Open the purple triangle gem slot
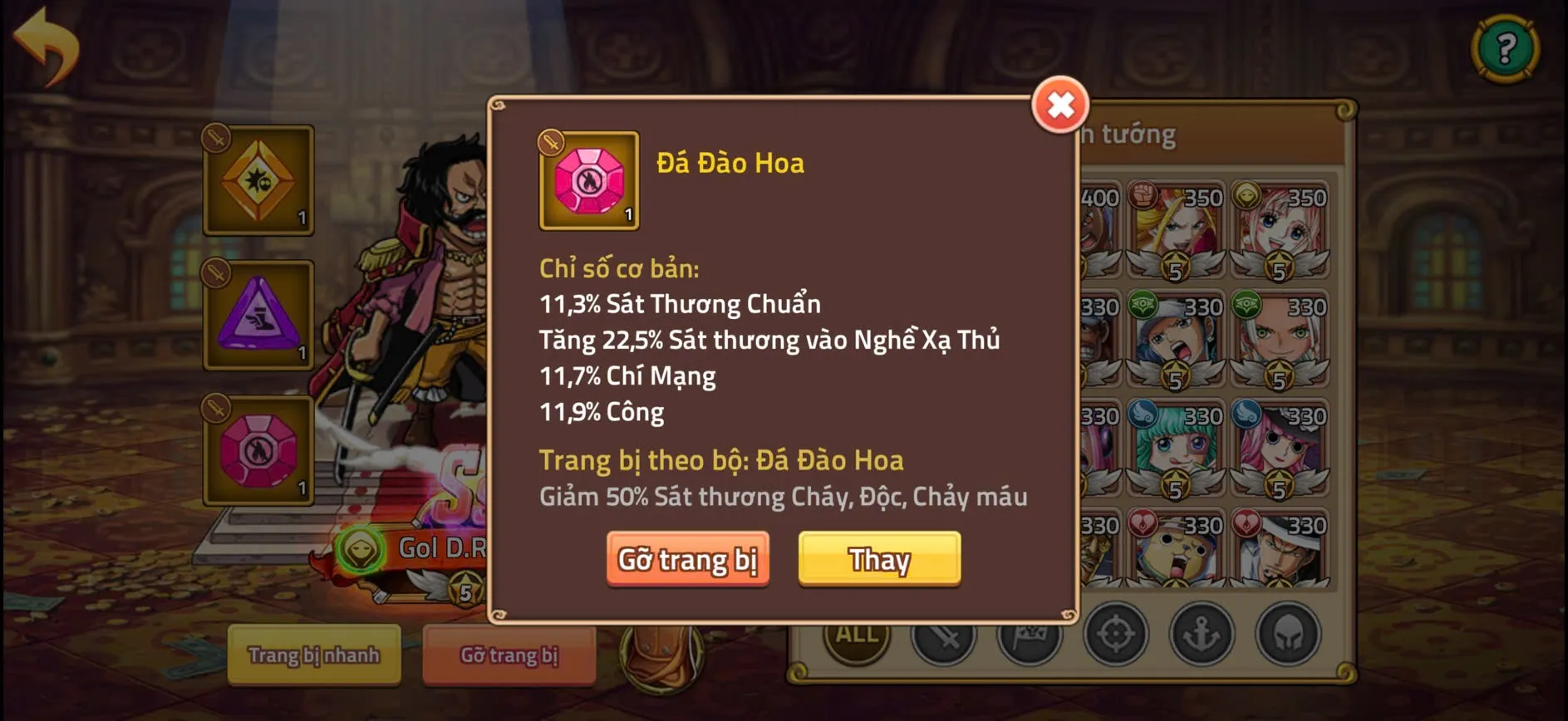The width and height of the screenshot is (1568, 721). (258, 314)
